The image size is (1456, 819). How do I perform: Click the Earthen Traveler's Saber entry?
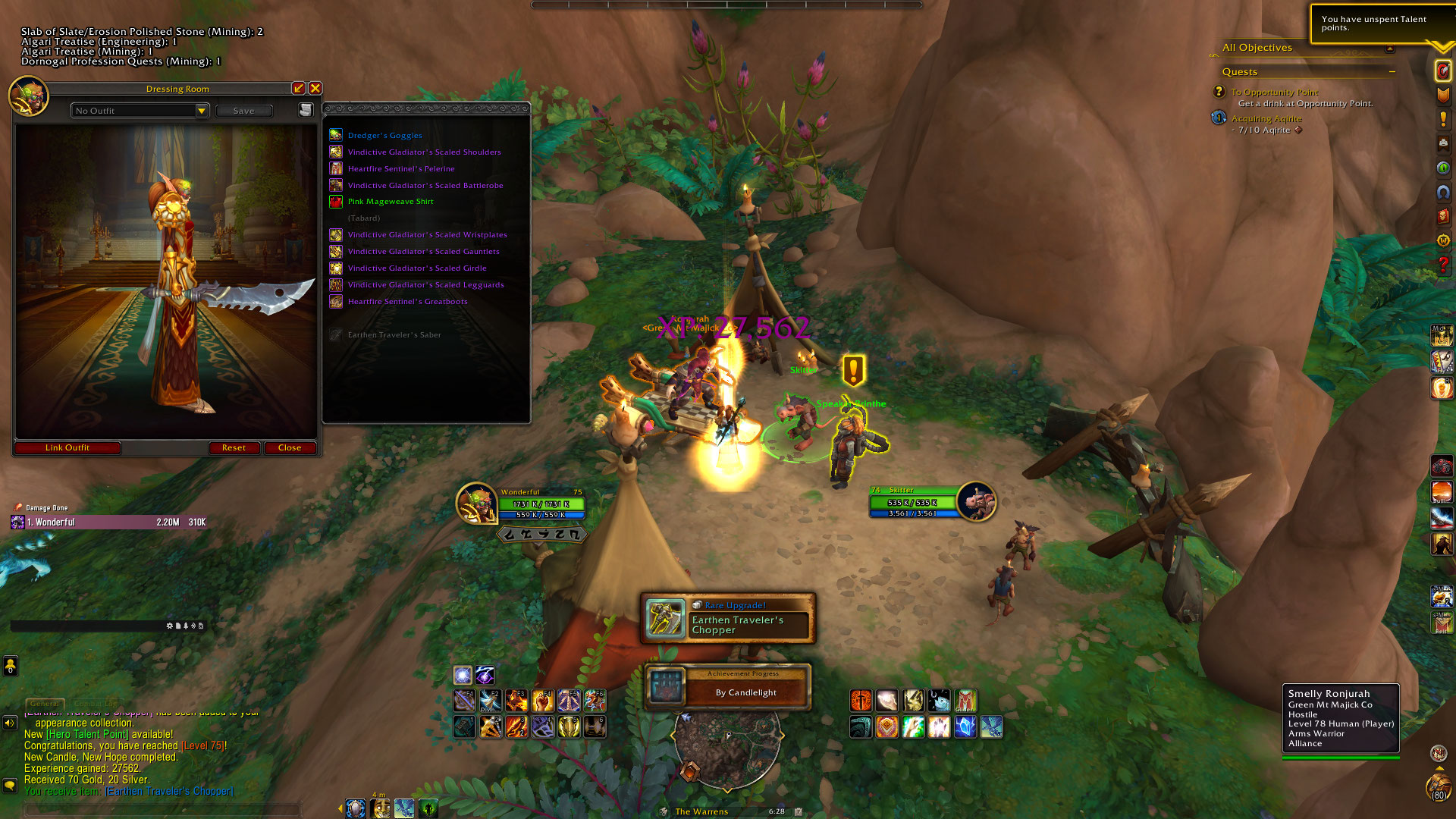point(394,335)
